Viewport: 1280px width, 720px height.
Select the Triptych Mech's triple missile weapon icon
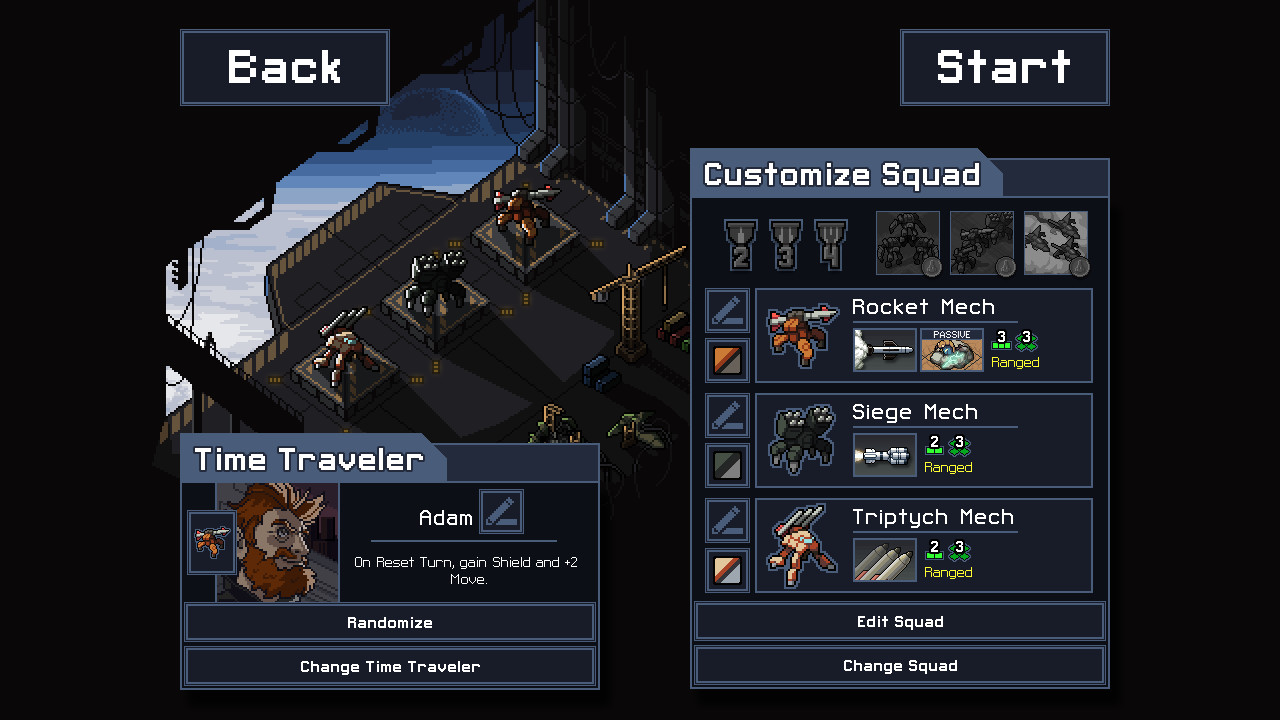point(884,560)
